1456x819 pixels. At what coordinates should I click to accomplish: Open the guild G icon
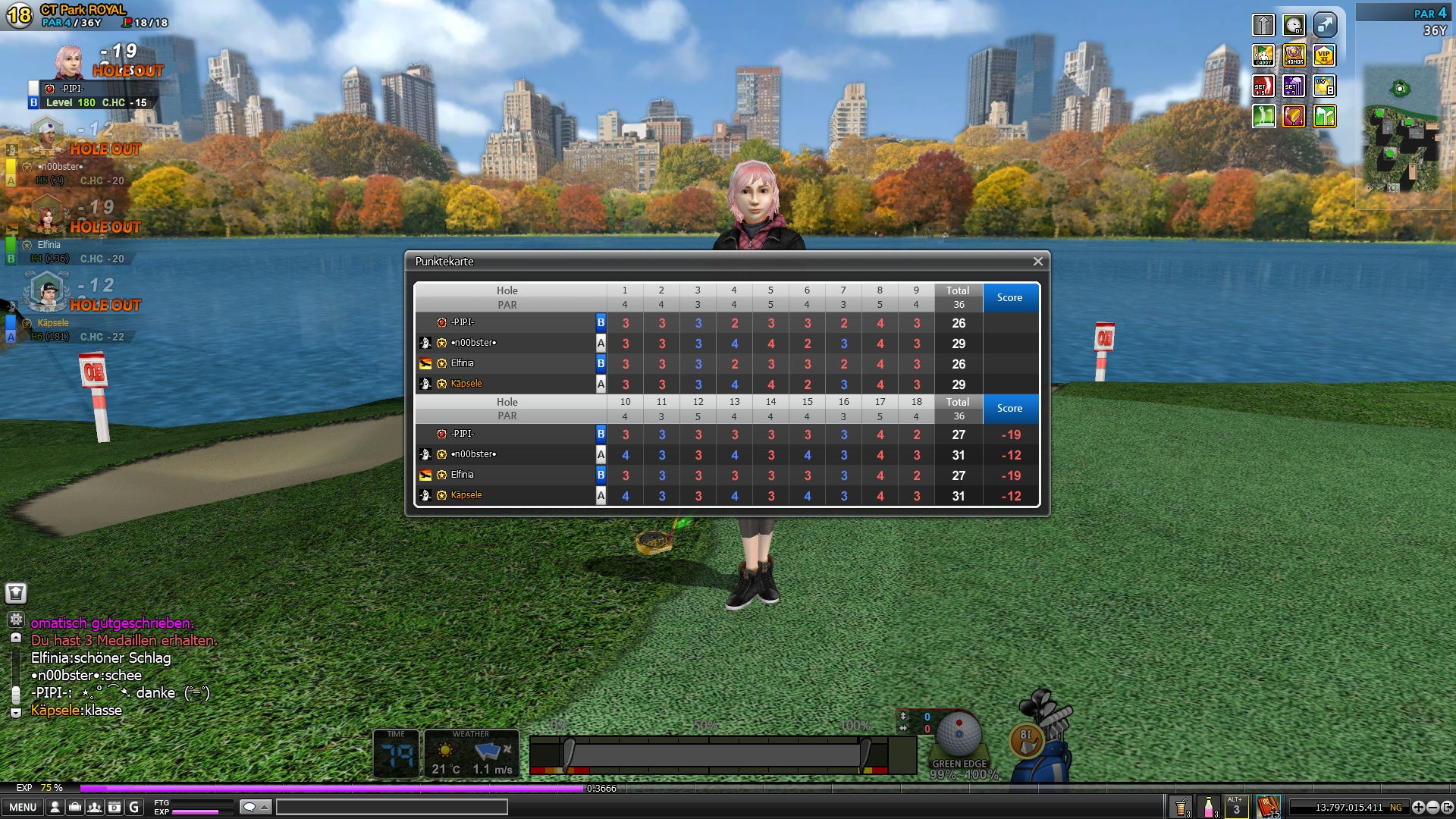tap(134, 807)
